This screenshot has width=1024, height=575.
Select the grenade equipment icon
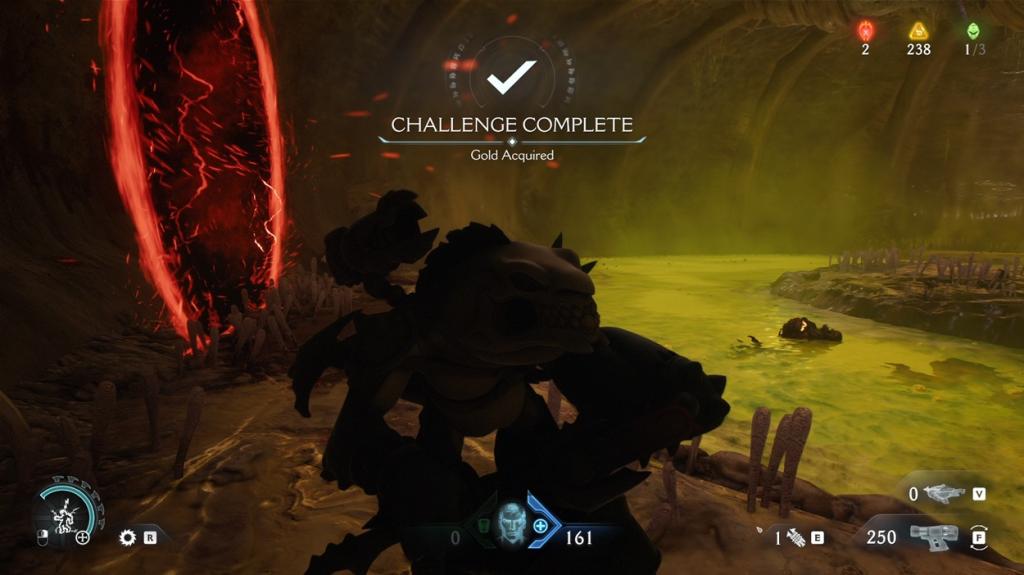795,537
